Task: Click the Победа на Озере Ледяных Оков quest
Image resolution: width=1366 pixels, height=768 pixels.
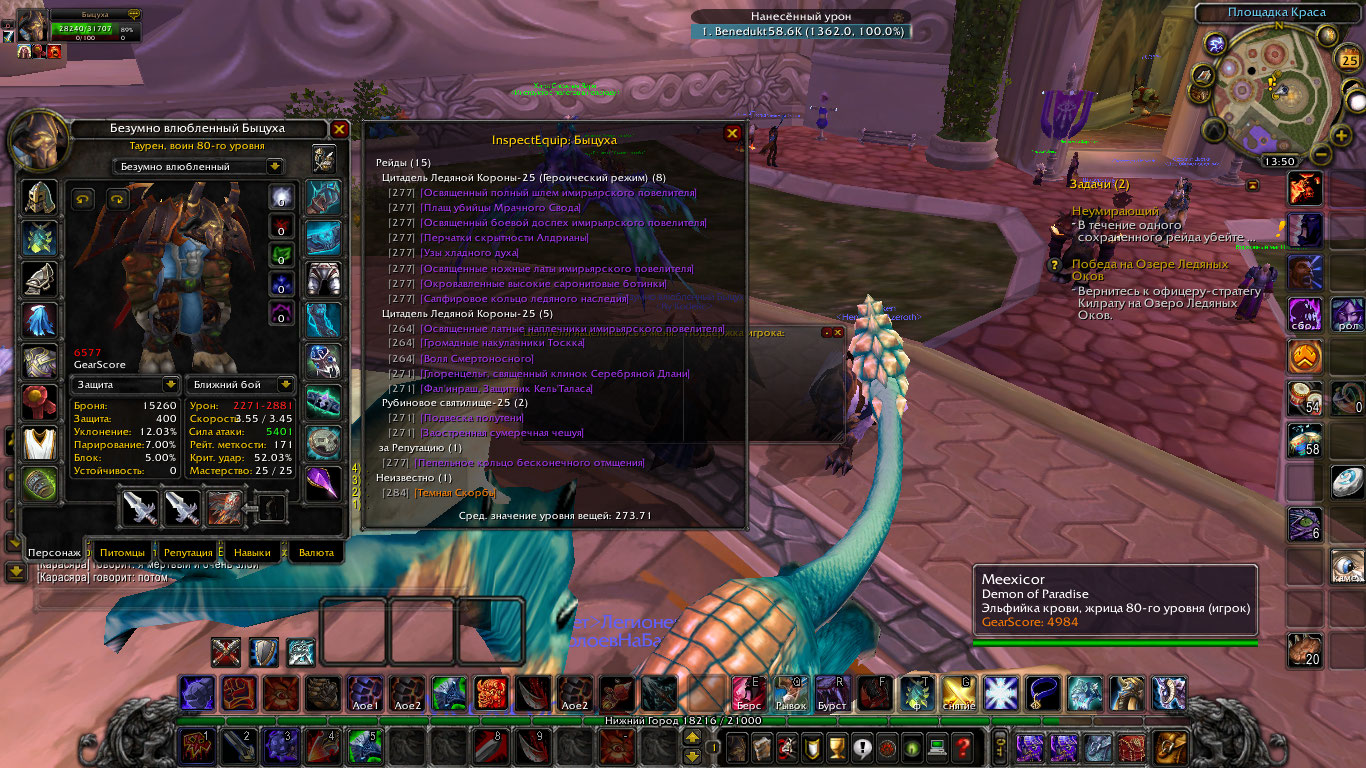Action: click(1150, 270)
